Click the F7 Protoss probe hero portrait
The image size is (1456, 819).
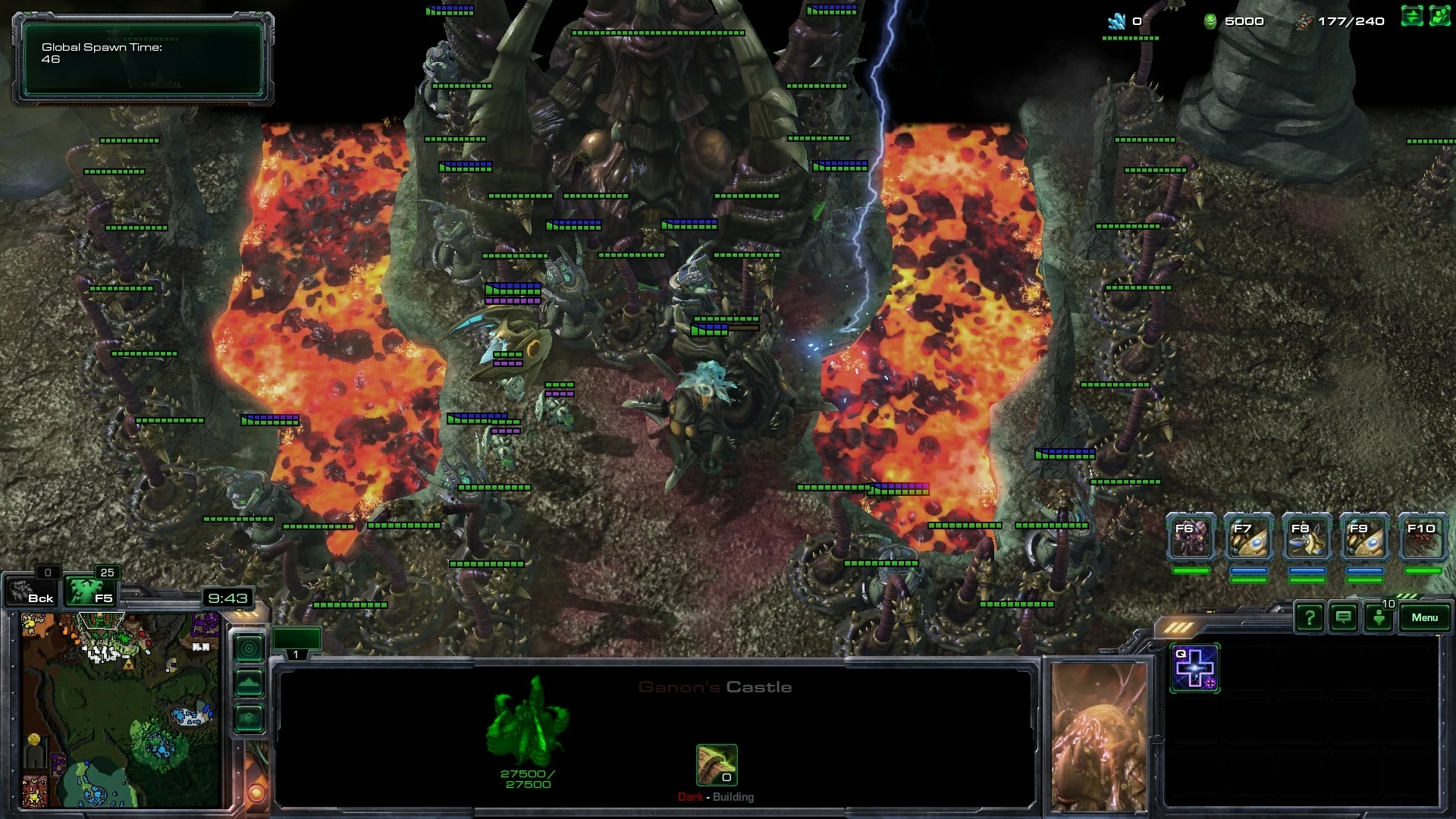click(x=1248, y=537)
